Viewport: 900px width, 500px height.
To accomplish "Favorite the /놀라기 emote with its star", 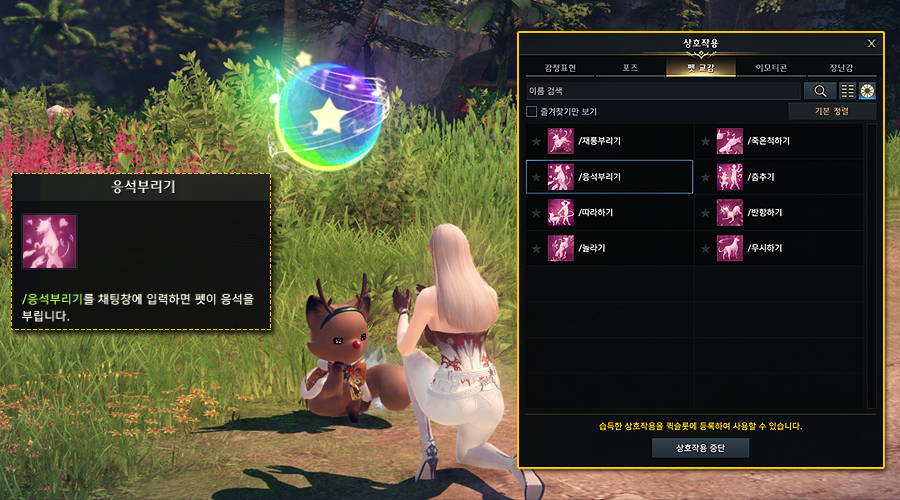I will point(537,247).
